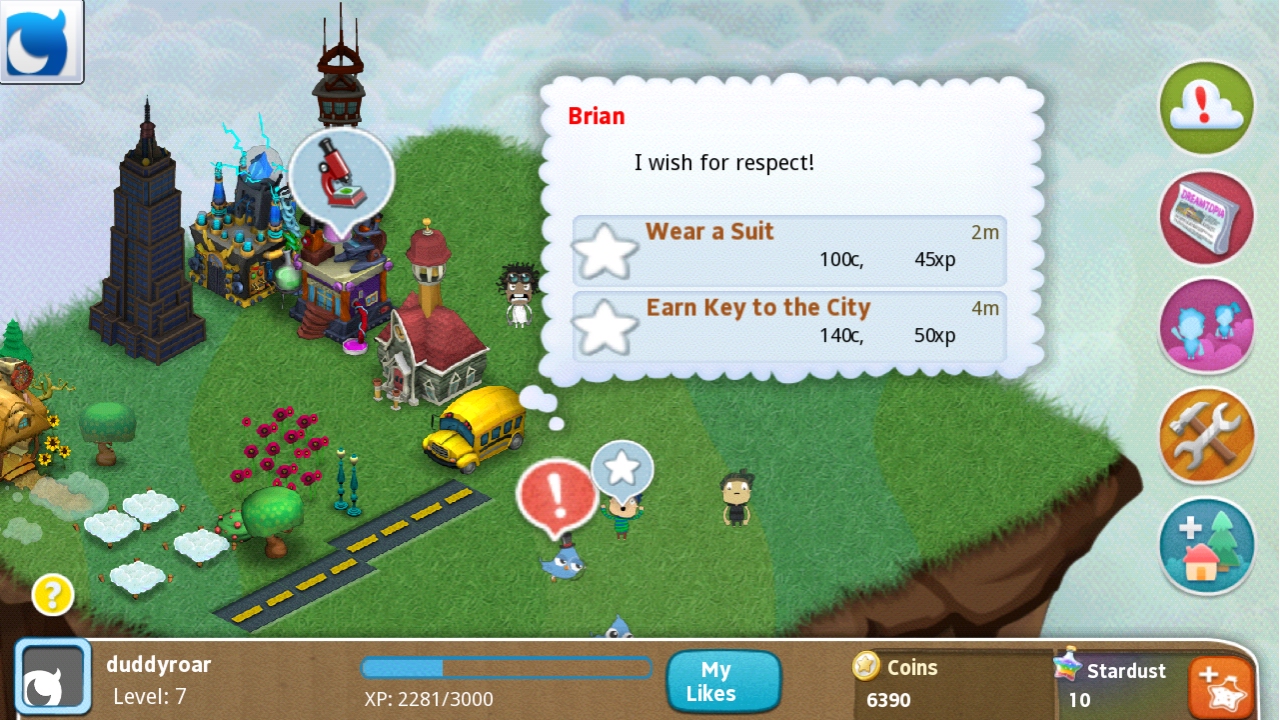Image resolution: width=1280 pixels, height=720 pixels.
Task: Open the My Likes panel
Action: pyautogui.click(x=724, y=682)
